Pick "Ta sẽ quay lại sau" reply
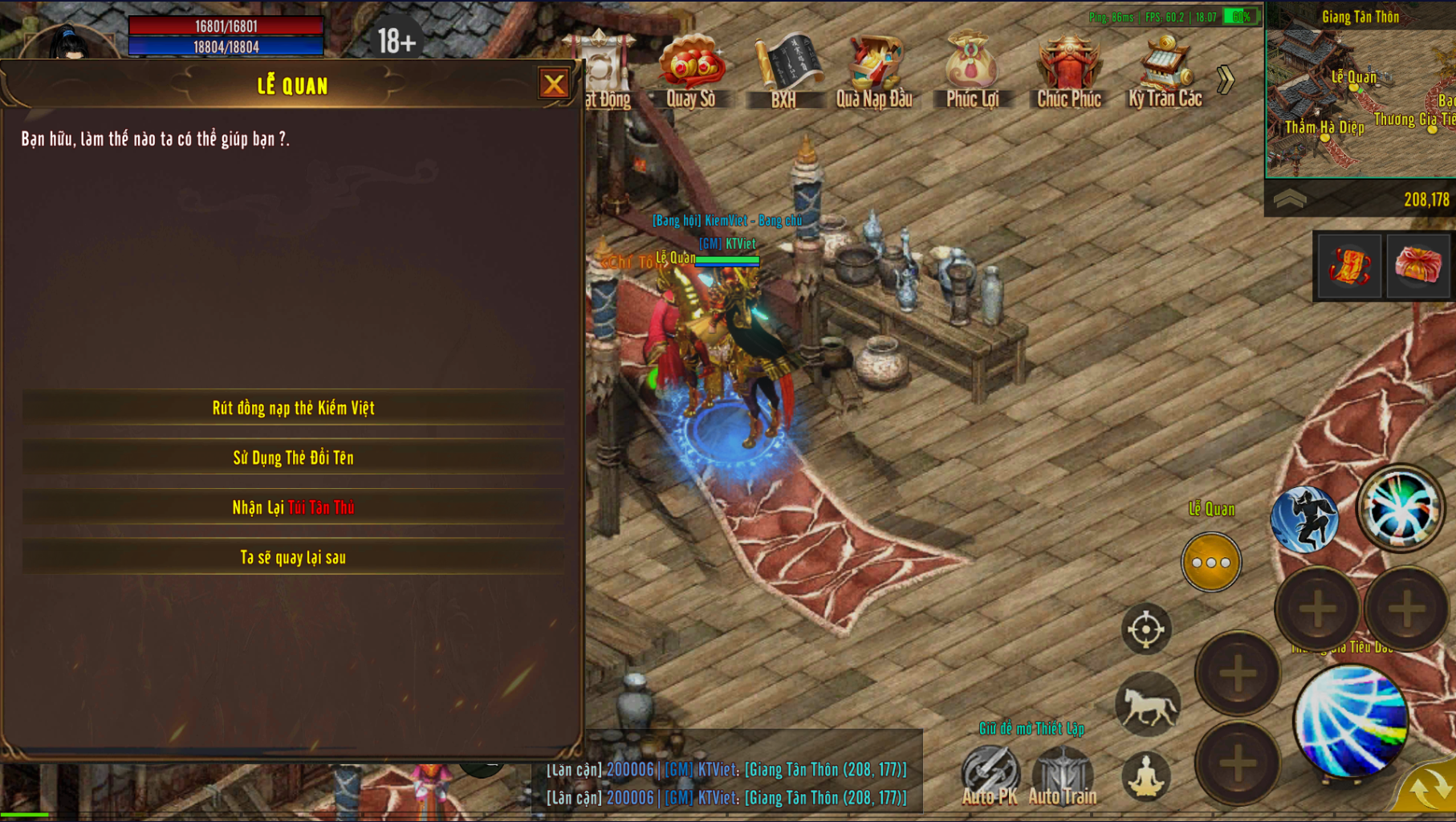 pyautogui.click(x=293, y=557)
